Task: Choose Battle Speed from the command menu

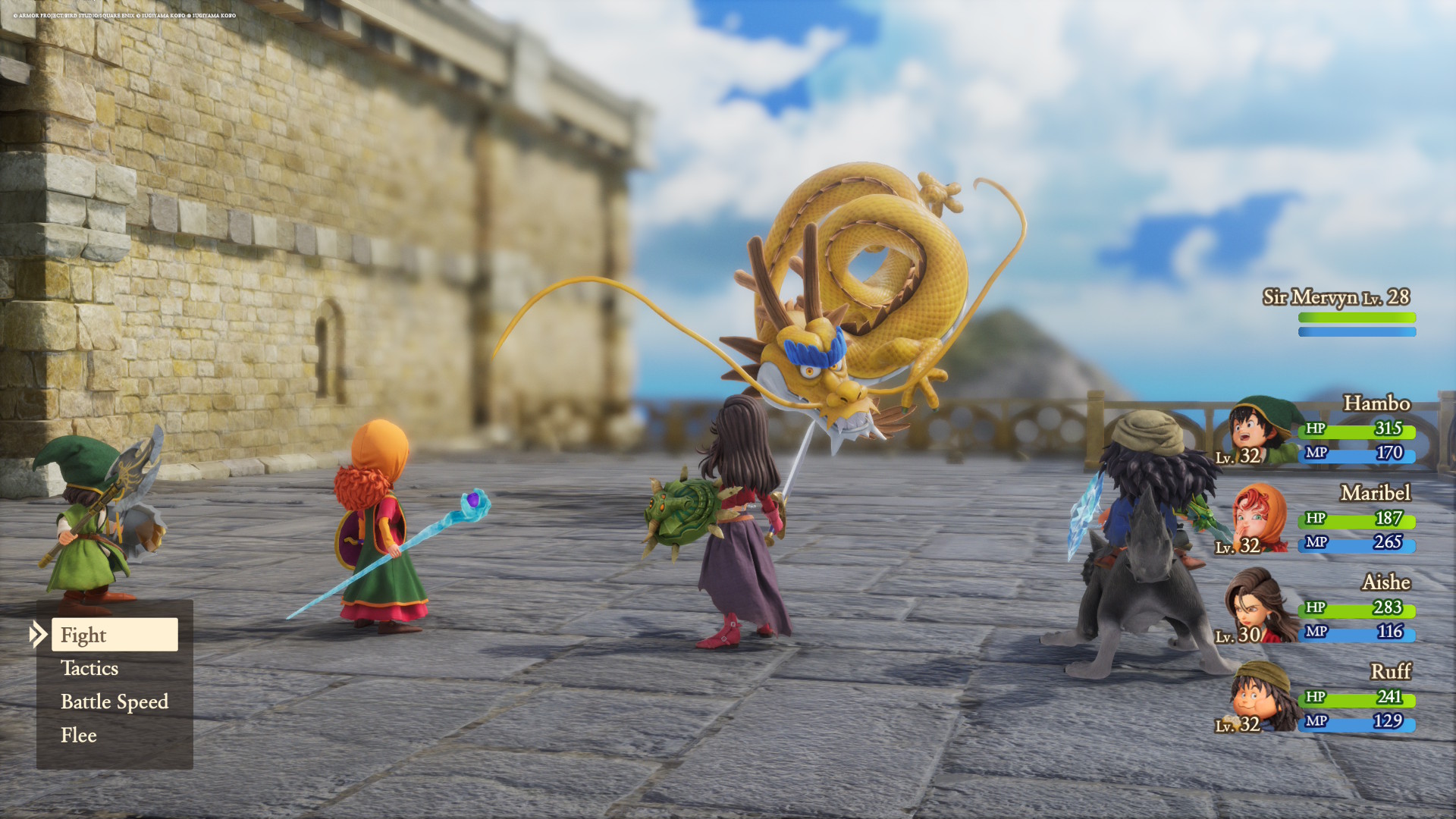Action: click(115, 701)
